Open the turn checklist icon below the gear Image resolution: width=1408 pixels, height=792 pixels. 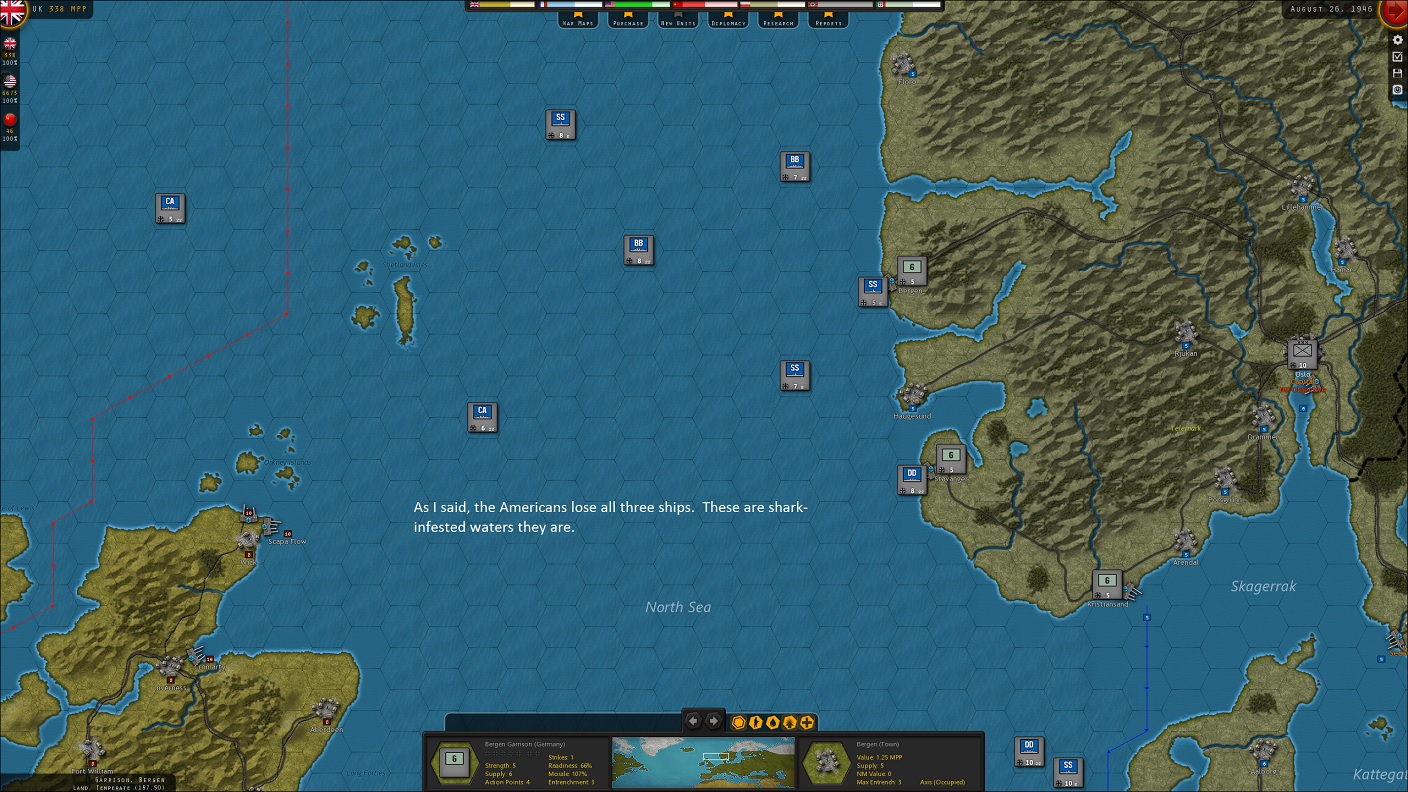1397,56
